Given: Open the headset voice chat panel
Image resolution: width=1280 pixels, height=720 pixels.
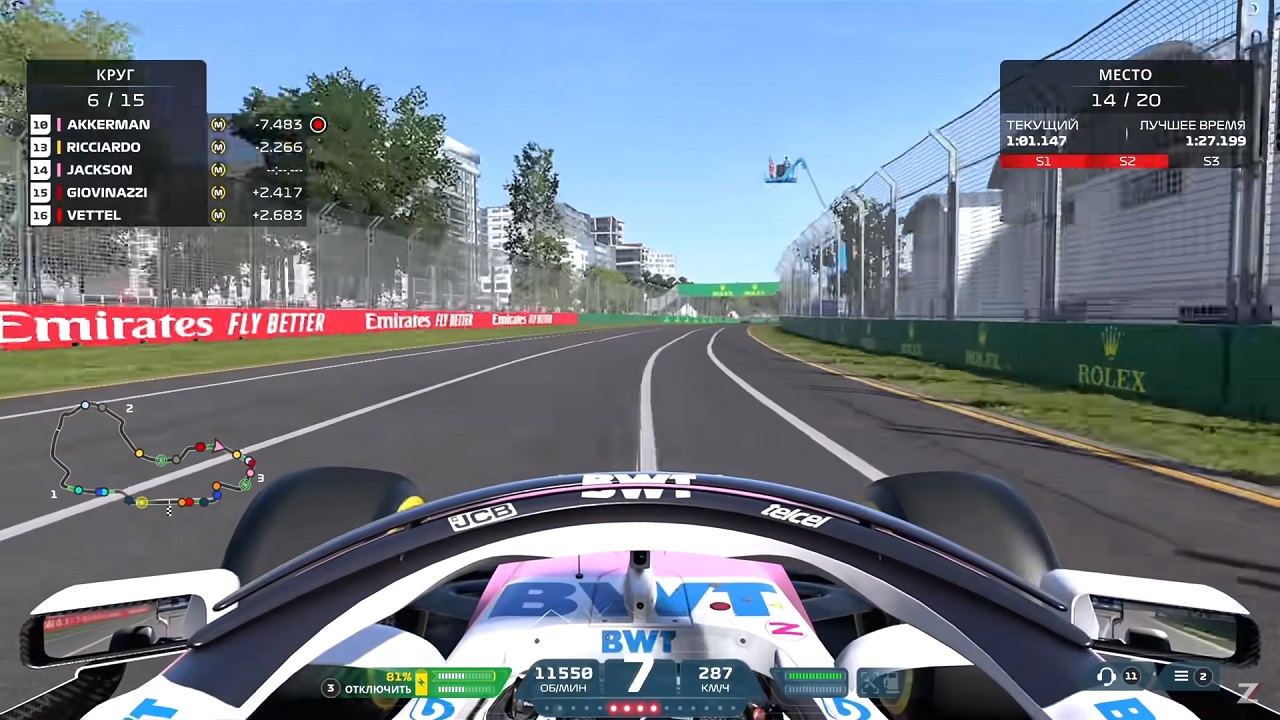Looking at the screenshot, I should click(x=1106, y=677).
